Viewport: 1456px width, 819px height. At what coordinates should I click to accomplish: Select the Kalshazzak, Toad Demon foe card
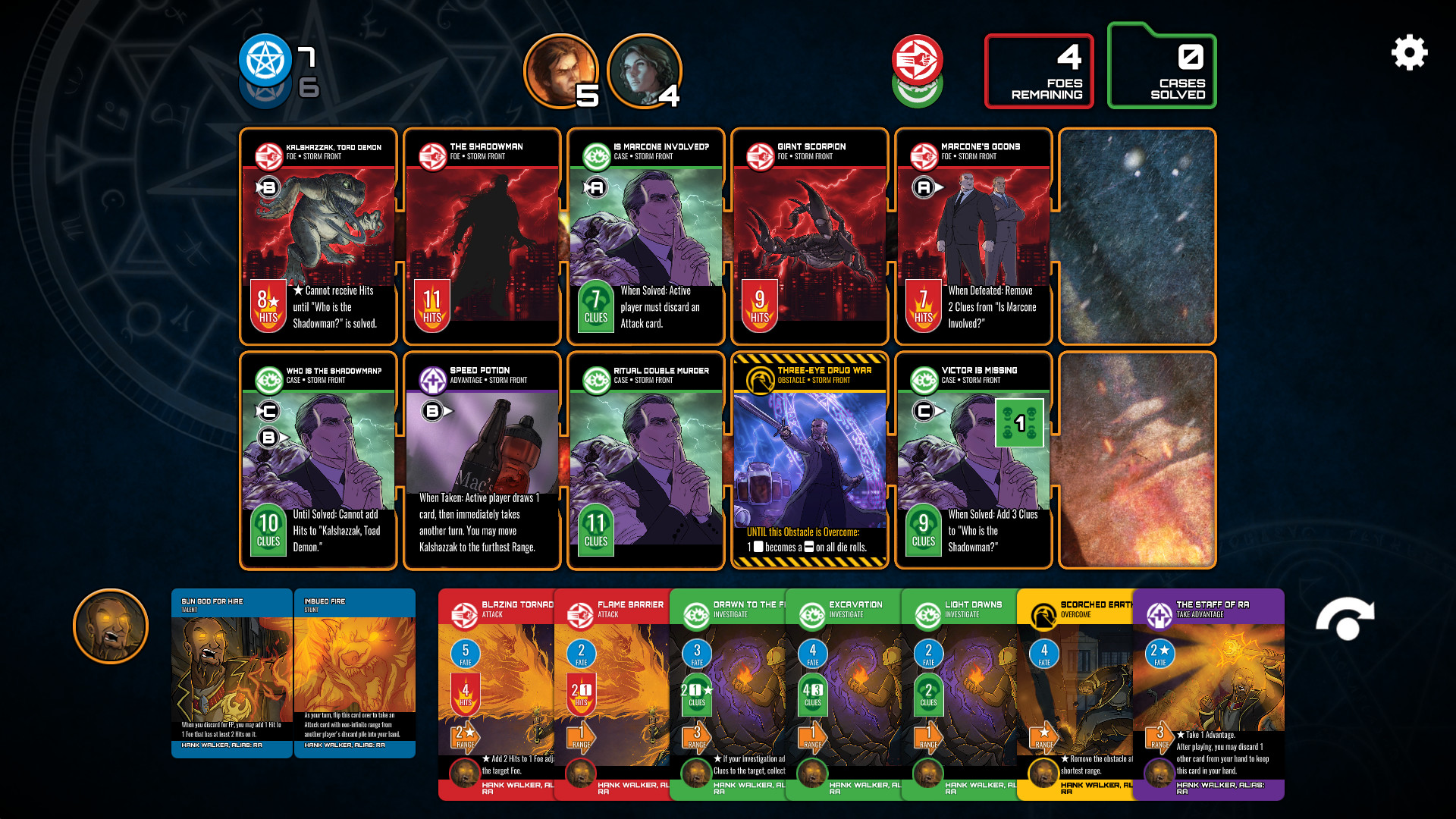[318, 235]
